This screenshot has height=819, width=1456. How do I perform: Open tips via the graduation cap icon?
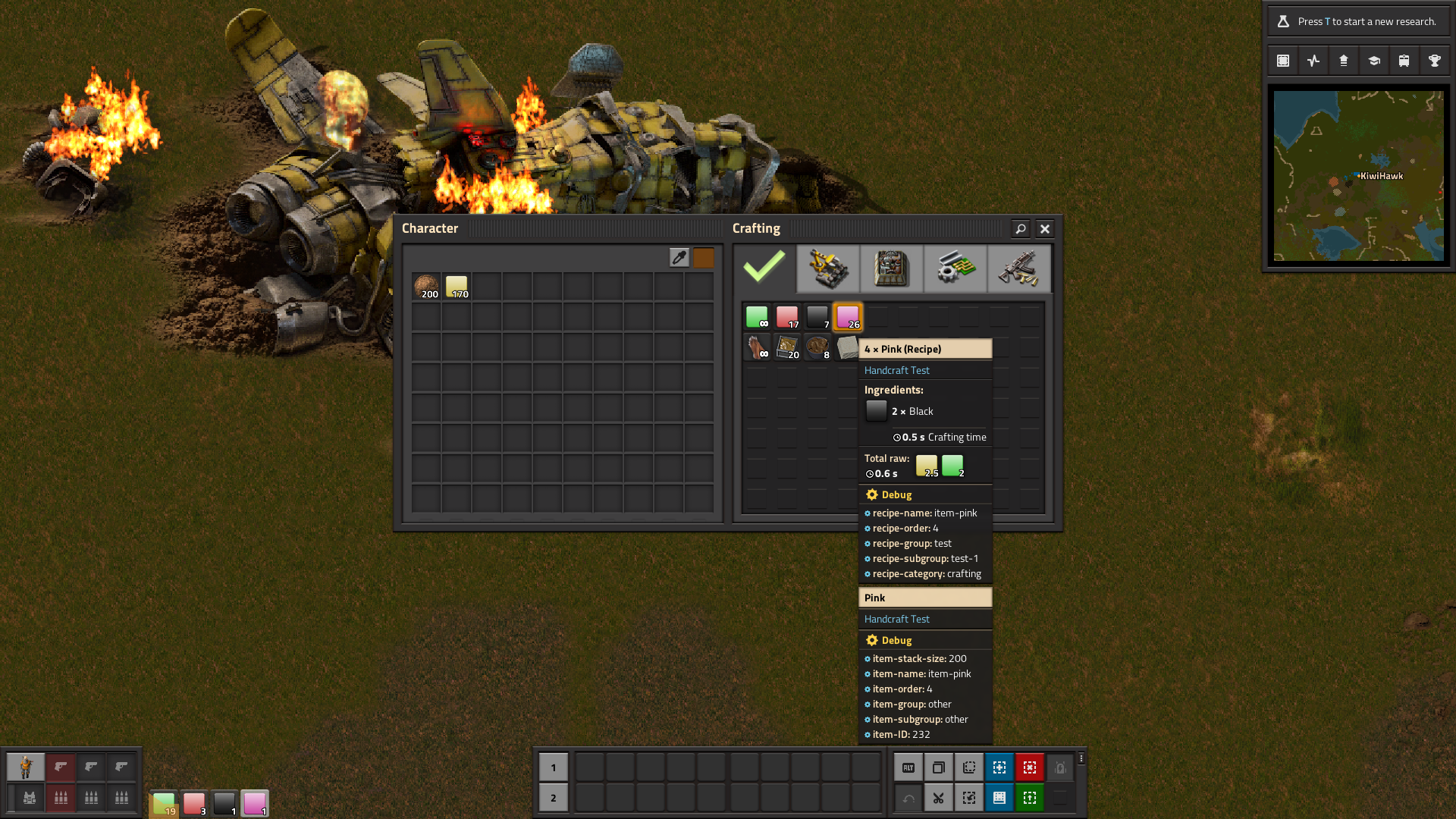coord(1374,61)
